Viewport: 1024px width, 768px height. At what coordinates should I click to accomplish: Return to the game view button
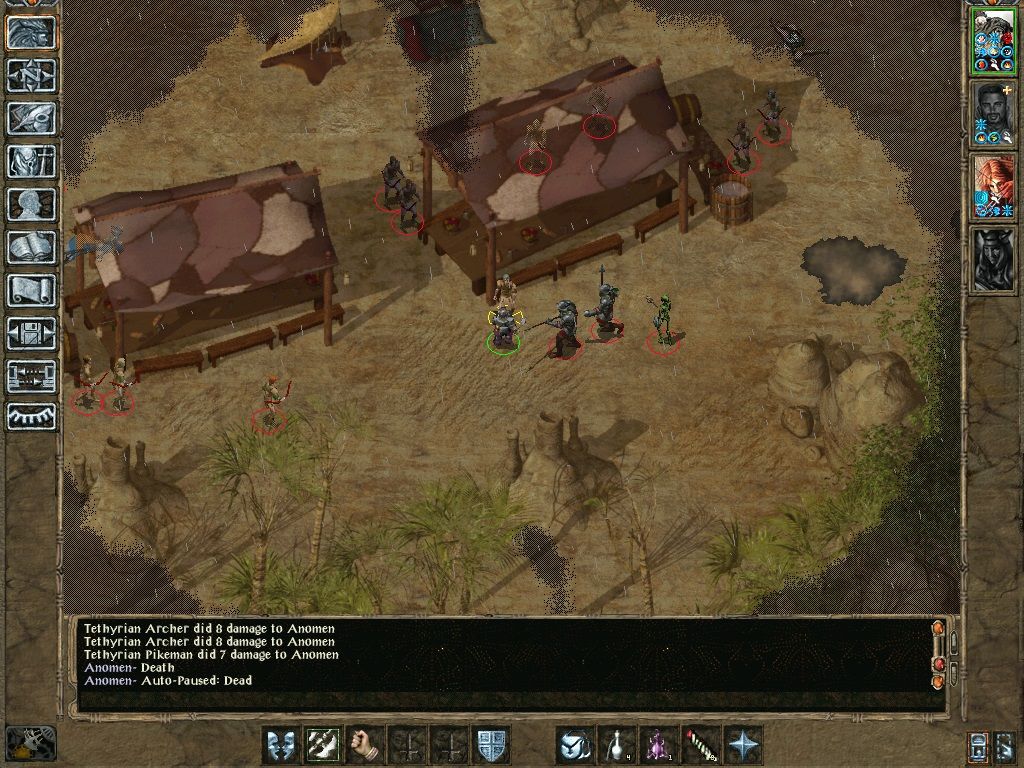(x=31, y=33)
